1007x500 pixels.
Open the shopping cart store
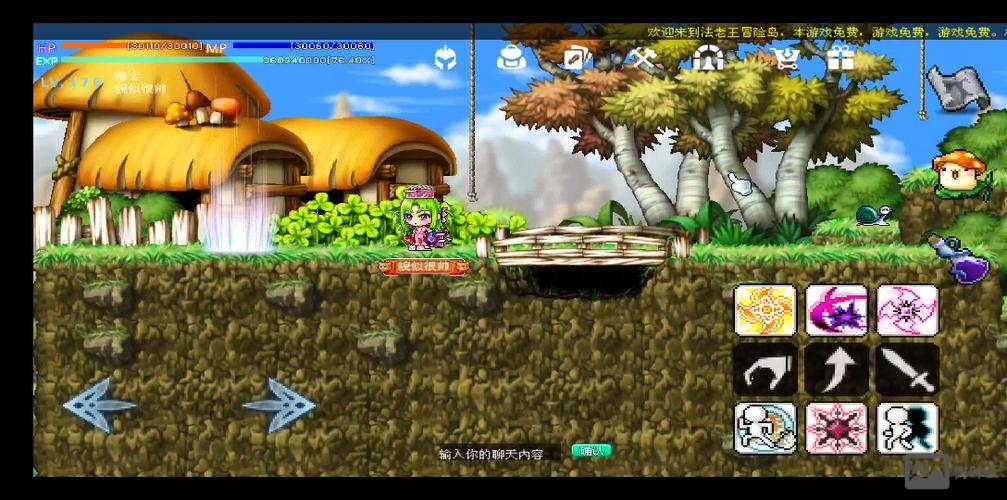[x=773, y=59]
